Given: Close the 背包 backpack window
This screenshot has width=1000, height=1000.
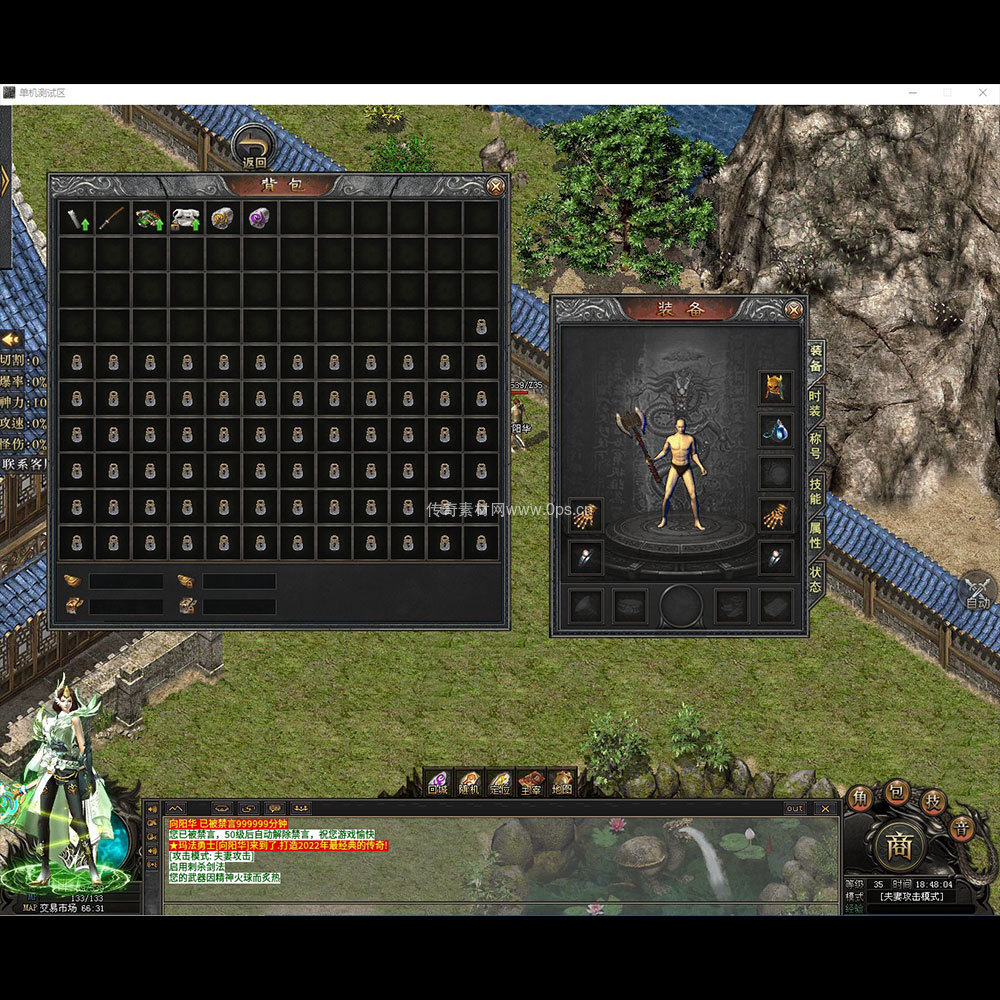Looking at the screenshot, I should click(x=495, y=186).
